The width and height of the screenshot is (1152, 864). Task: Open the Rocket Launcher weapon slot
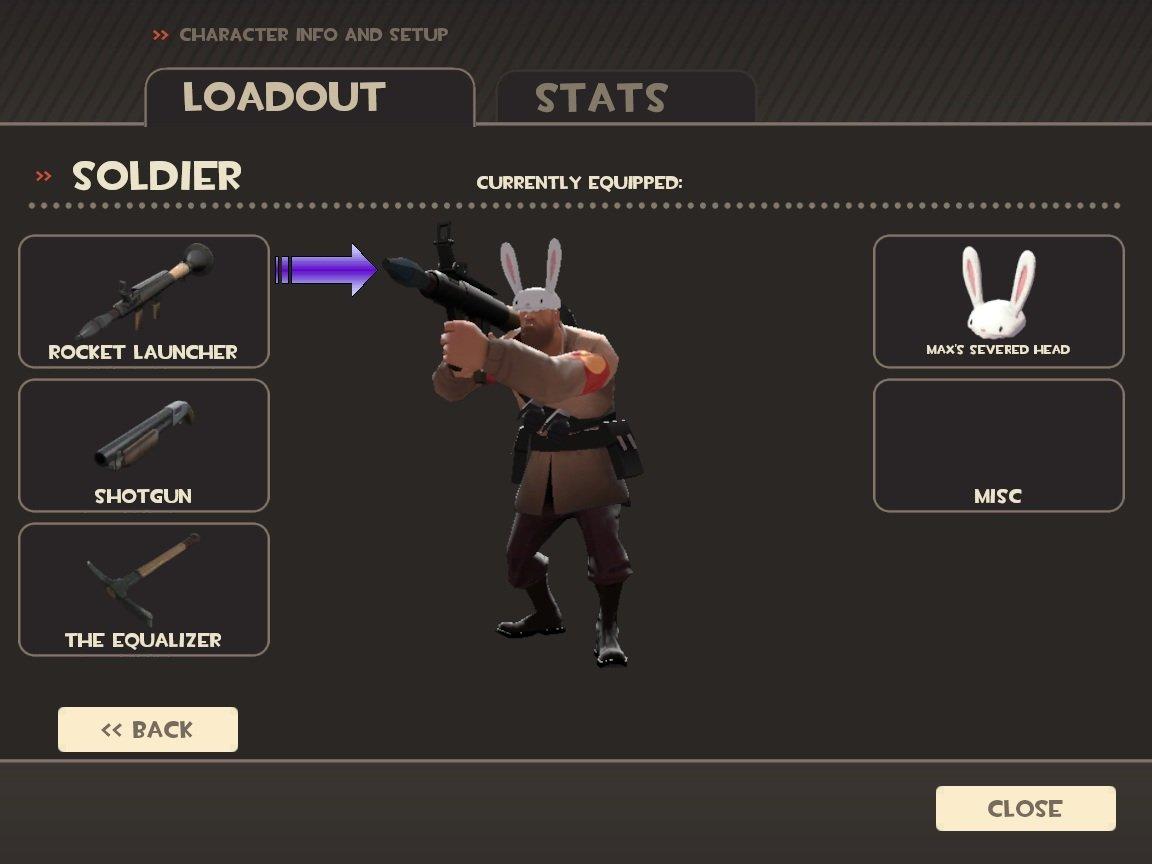144,301
